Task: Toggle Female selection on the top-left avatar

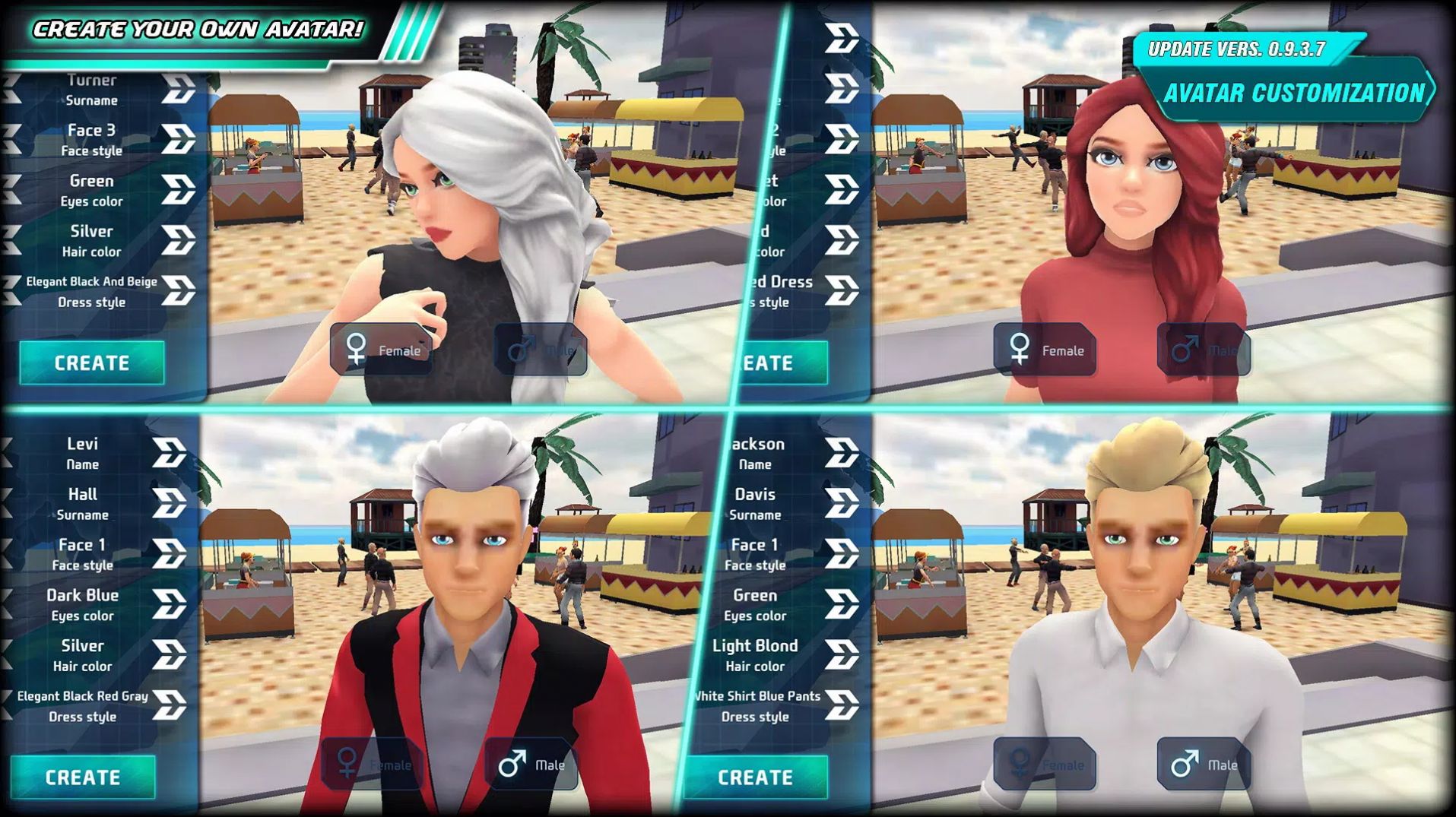Action: point(380,351)
